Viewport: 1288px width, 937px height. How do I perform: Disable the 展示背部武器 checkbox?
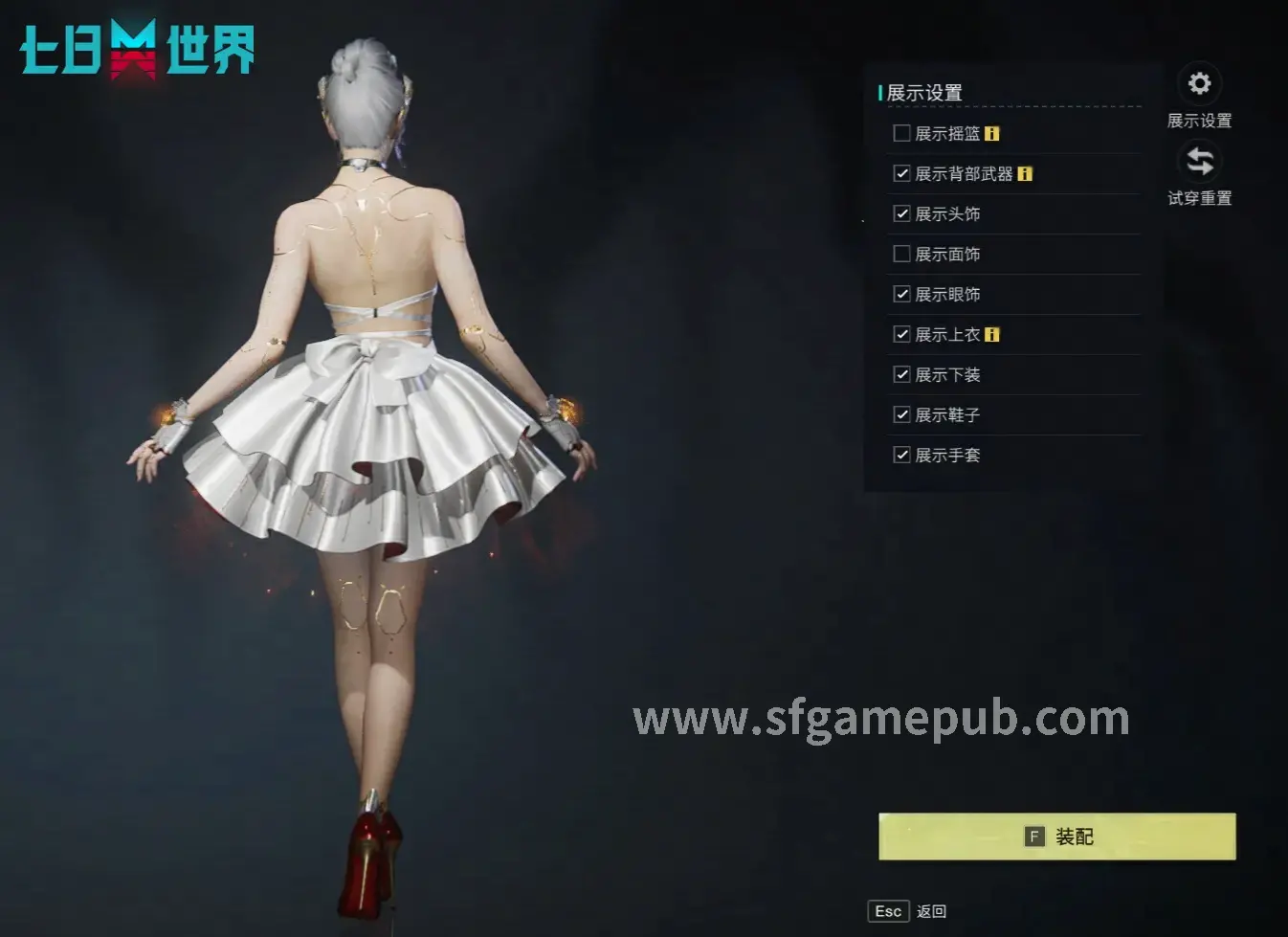(x=901, y=173)
